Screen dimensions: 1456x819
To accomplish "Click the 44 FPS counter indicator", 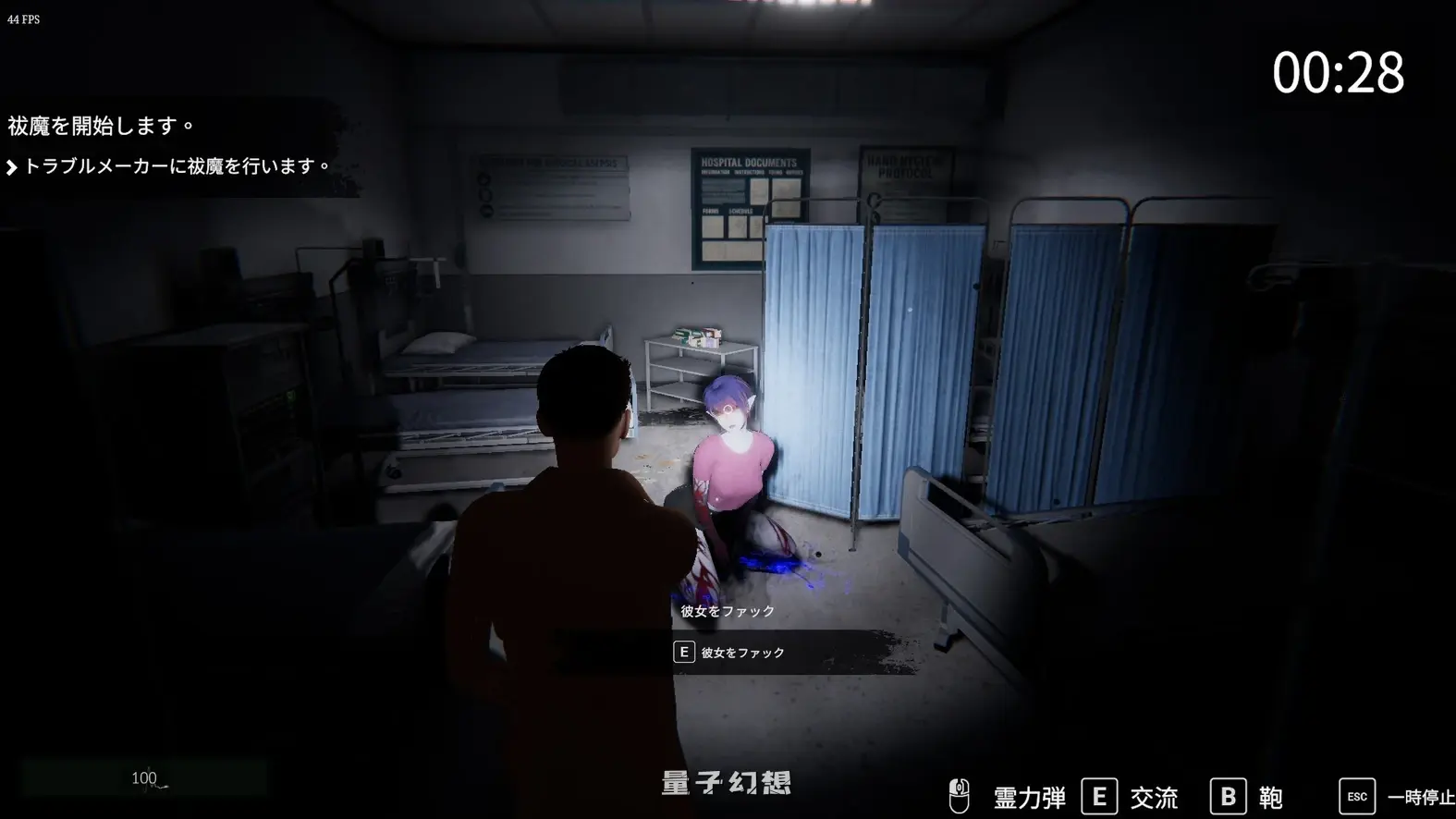I will [22, 18].
